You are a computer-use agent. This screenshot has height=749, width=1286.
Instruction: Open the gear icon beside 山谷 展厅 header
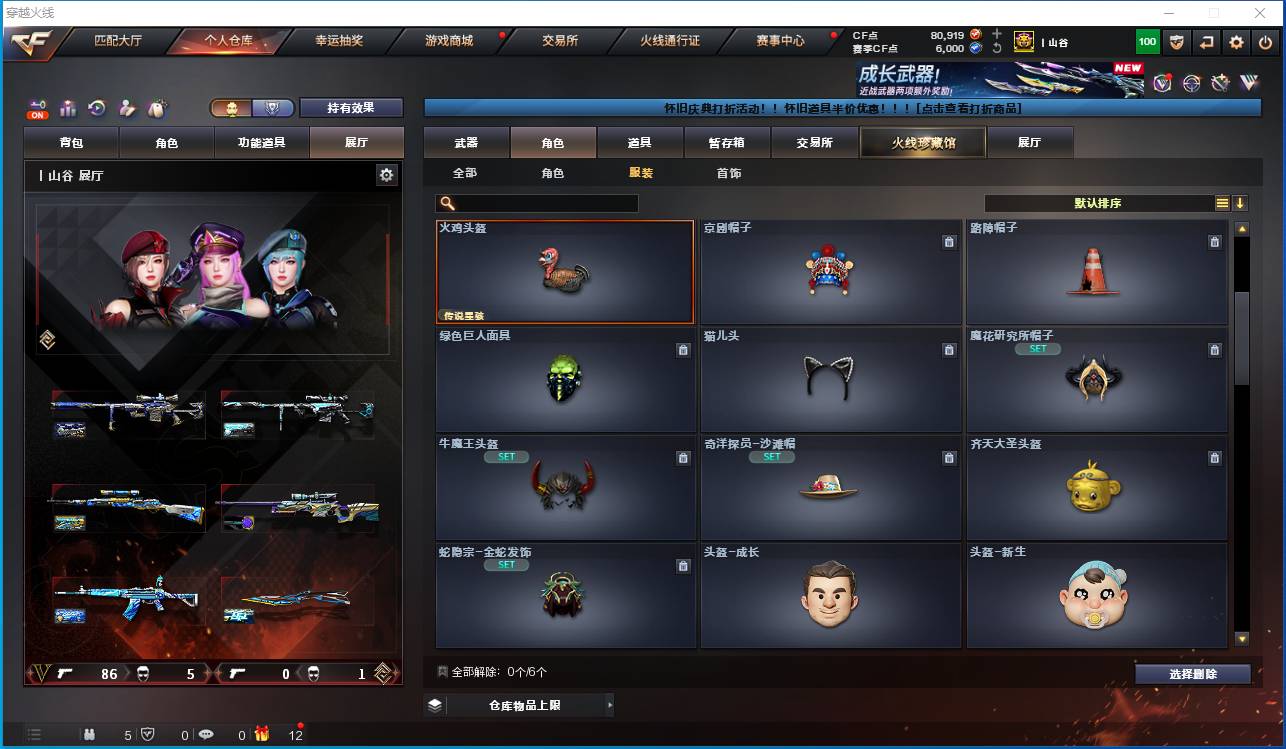coord(387,174)
